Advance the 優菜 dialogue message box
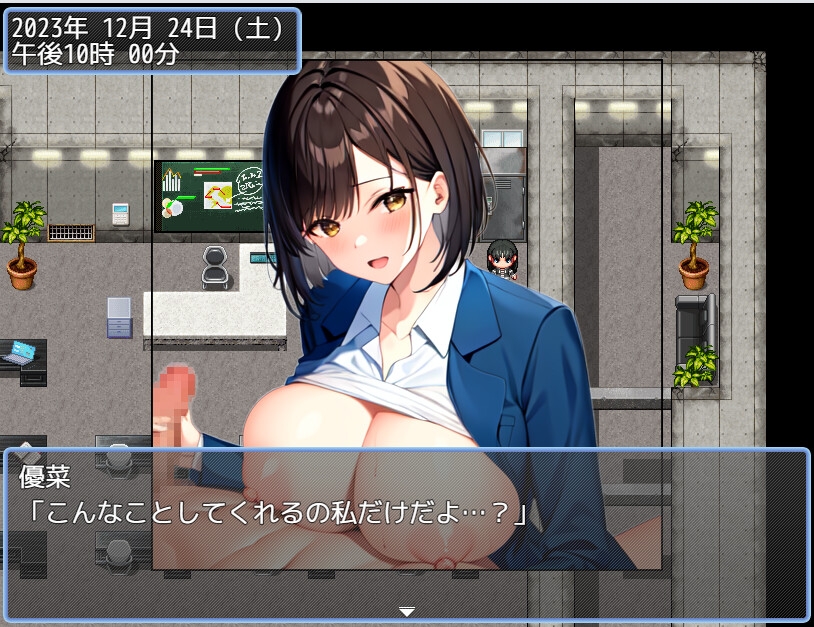Image resolution: width=814 pixels, height=627 pixels. 406,535
